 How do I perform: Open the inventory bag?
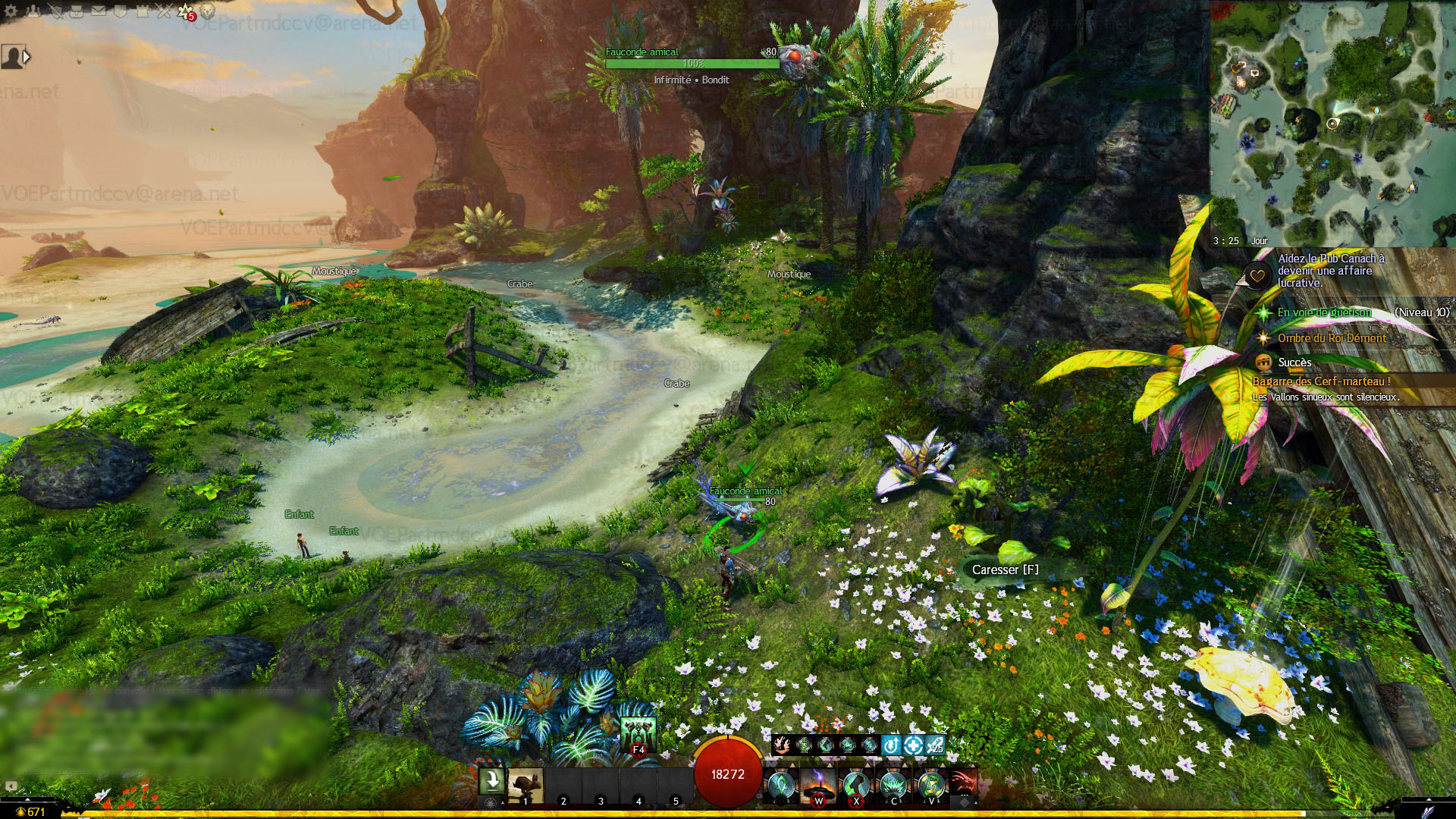click(x=77, y=11)
